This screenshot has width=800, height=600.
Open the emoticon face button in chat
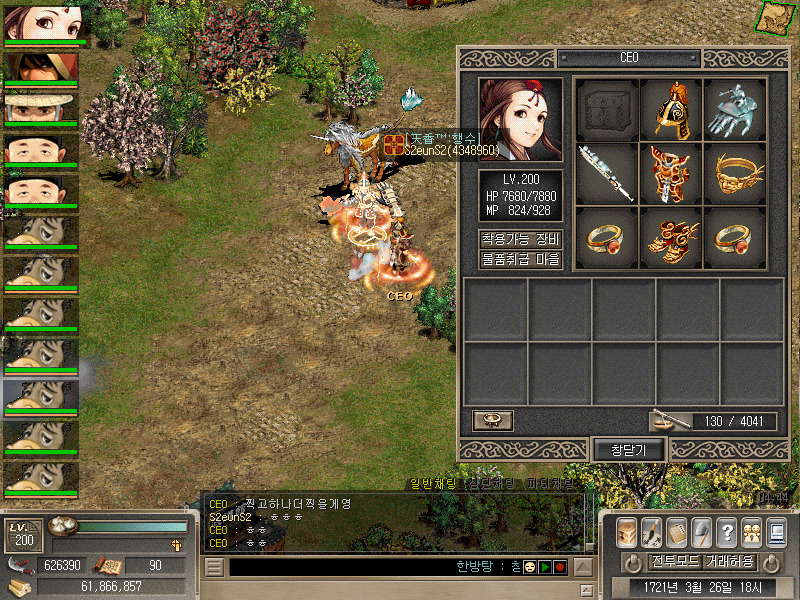click(x=530, y=567)
